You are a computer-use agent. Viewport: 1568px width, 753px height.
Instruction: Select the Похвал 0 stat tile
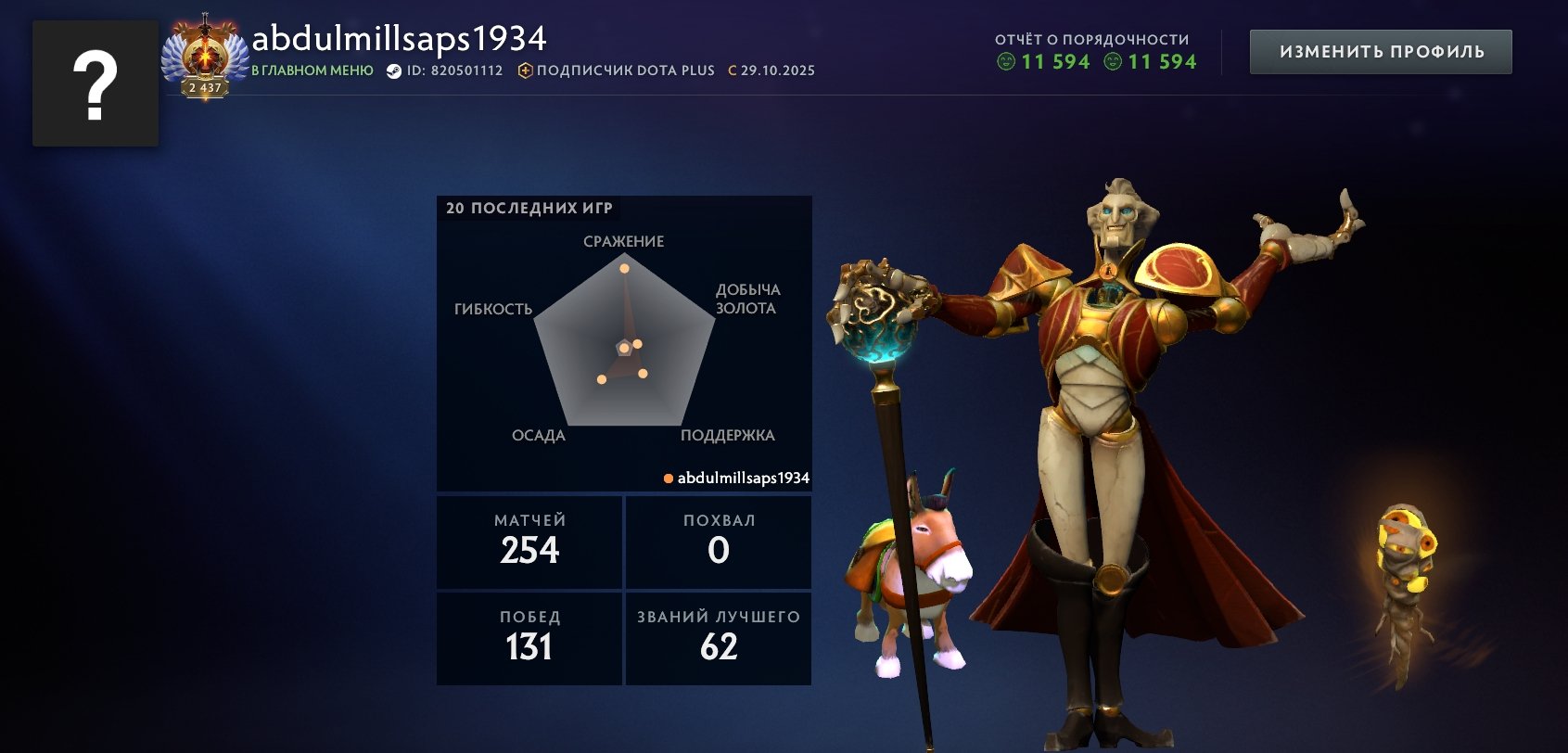[719, 542]
